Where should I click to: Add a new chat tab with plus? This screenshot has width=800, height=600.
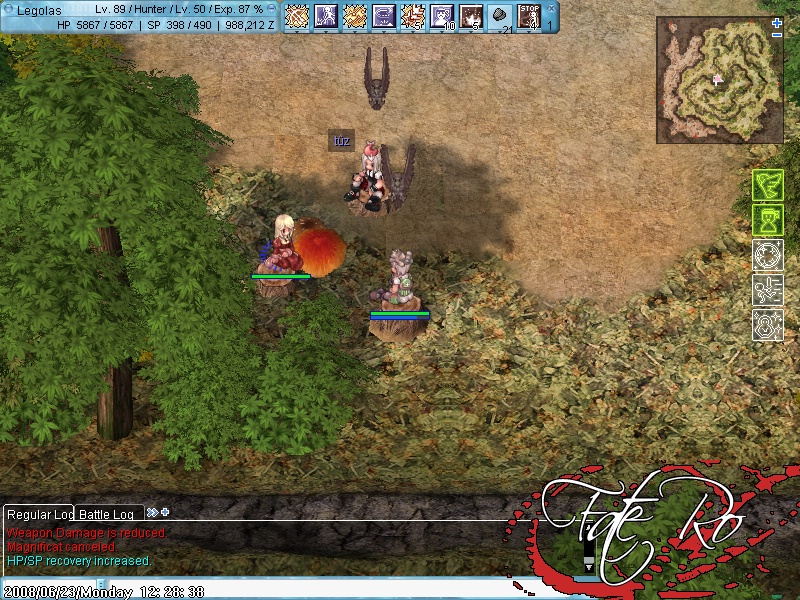tap(165, 513)
